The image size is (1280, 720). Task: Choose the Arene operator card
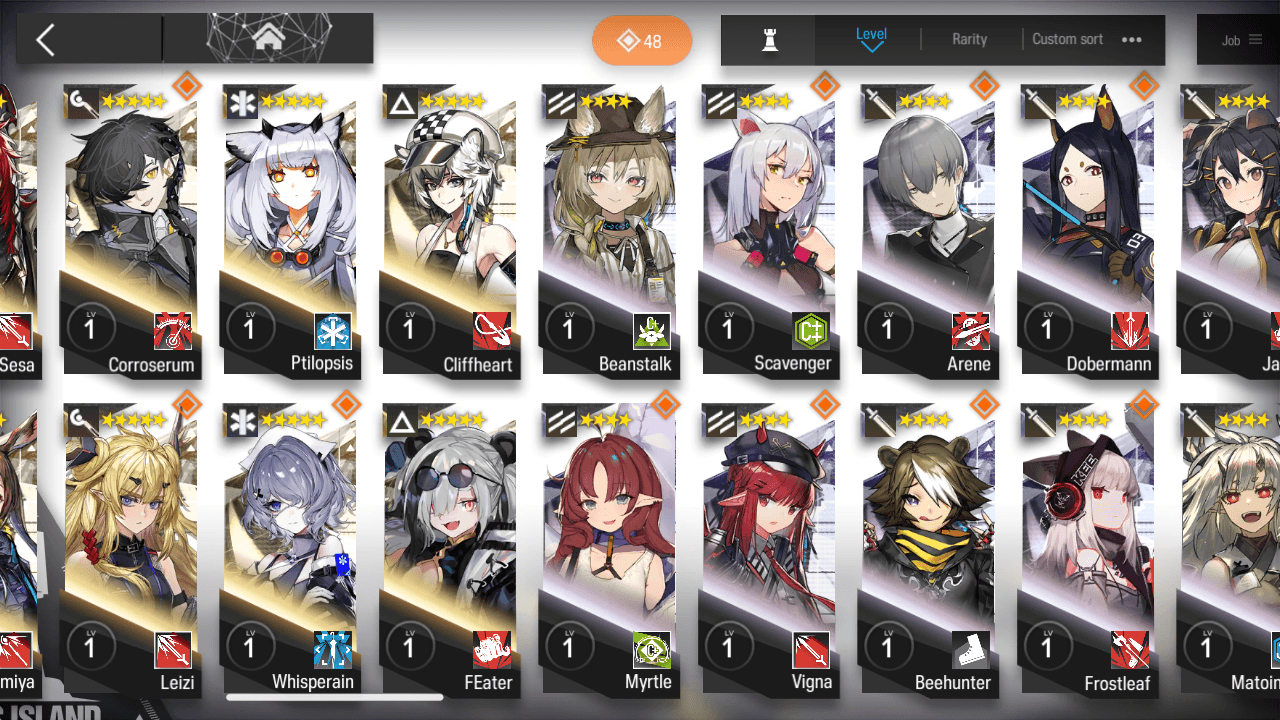(928, 230)
